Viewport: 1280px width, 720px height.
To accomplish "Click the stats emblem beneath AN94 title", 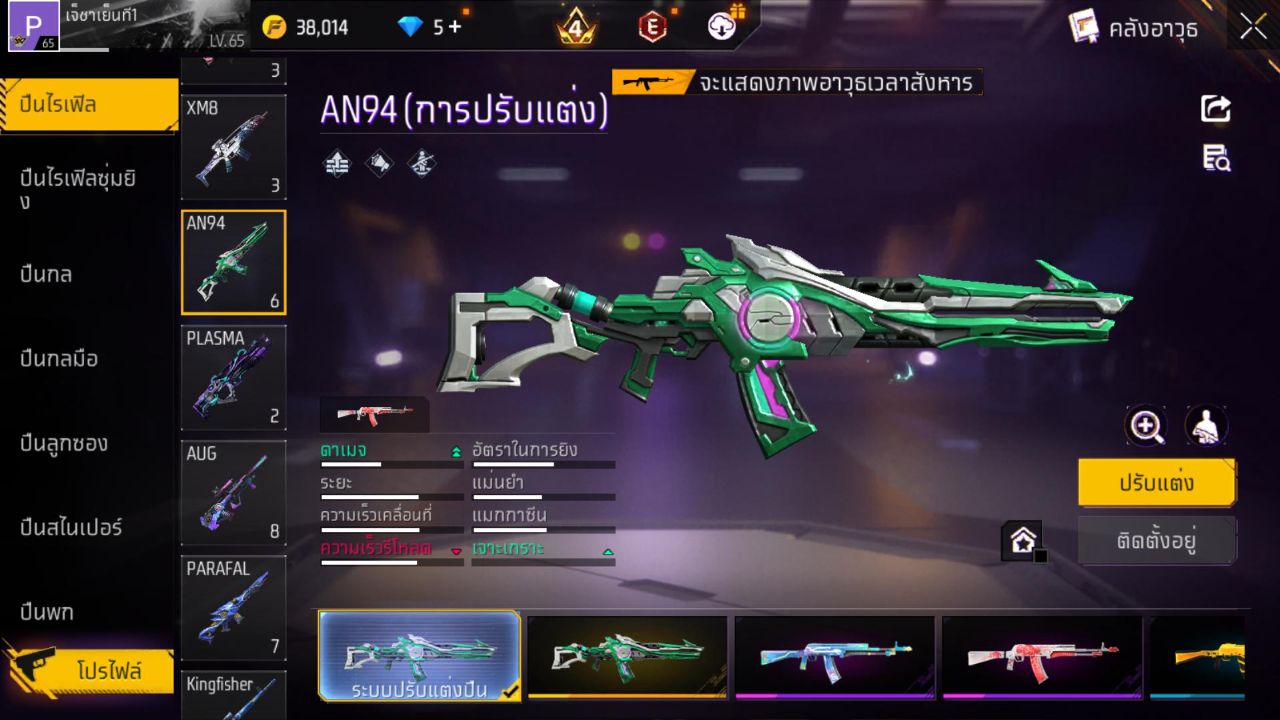I will 337,163.
